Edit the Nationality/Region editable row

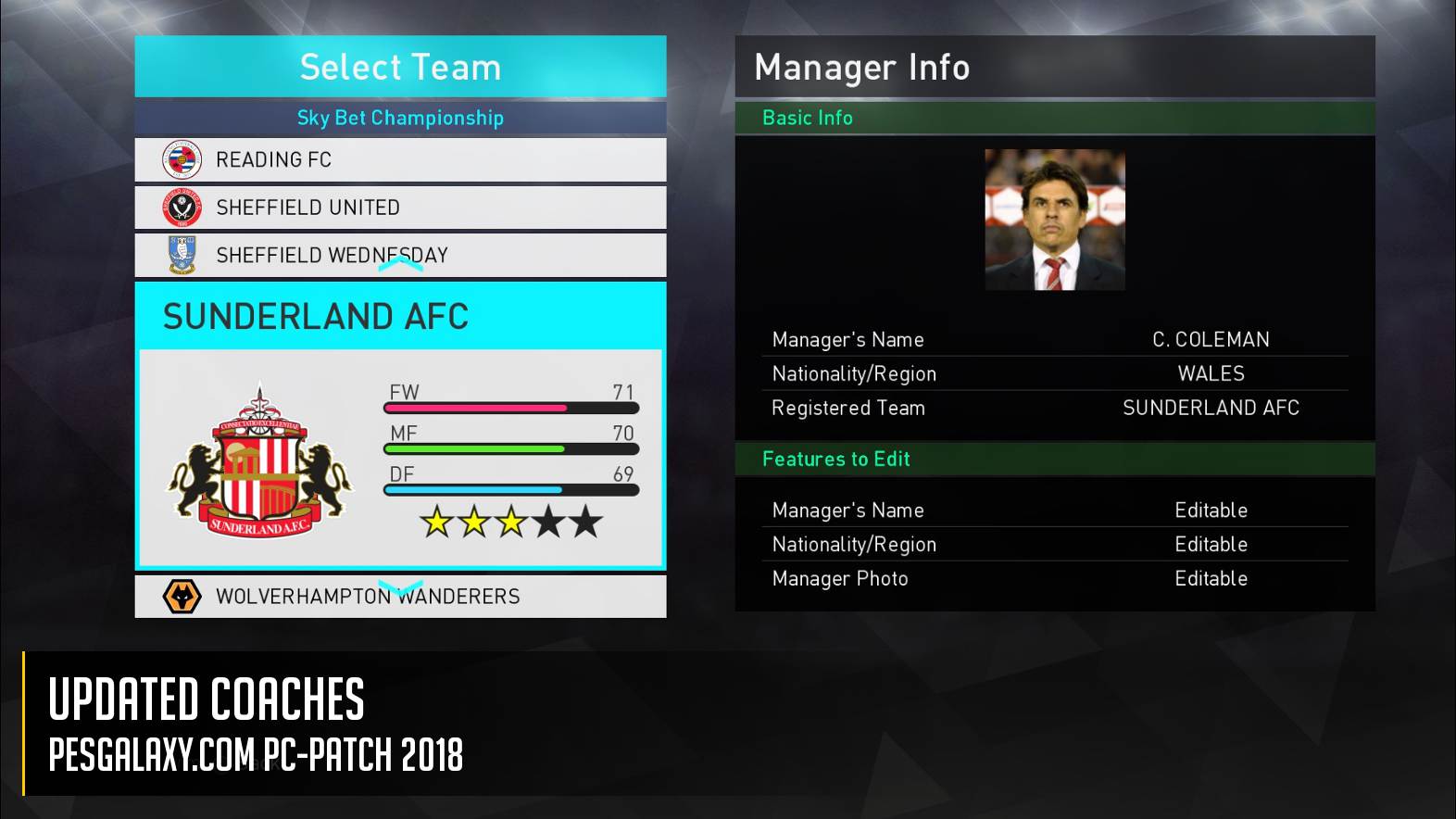pos(1055,545)
